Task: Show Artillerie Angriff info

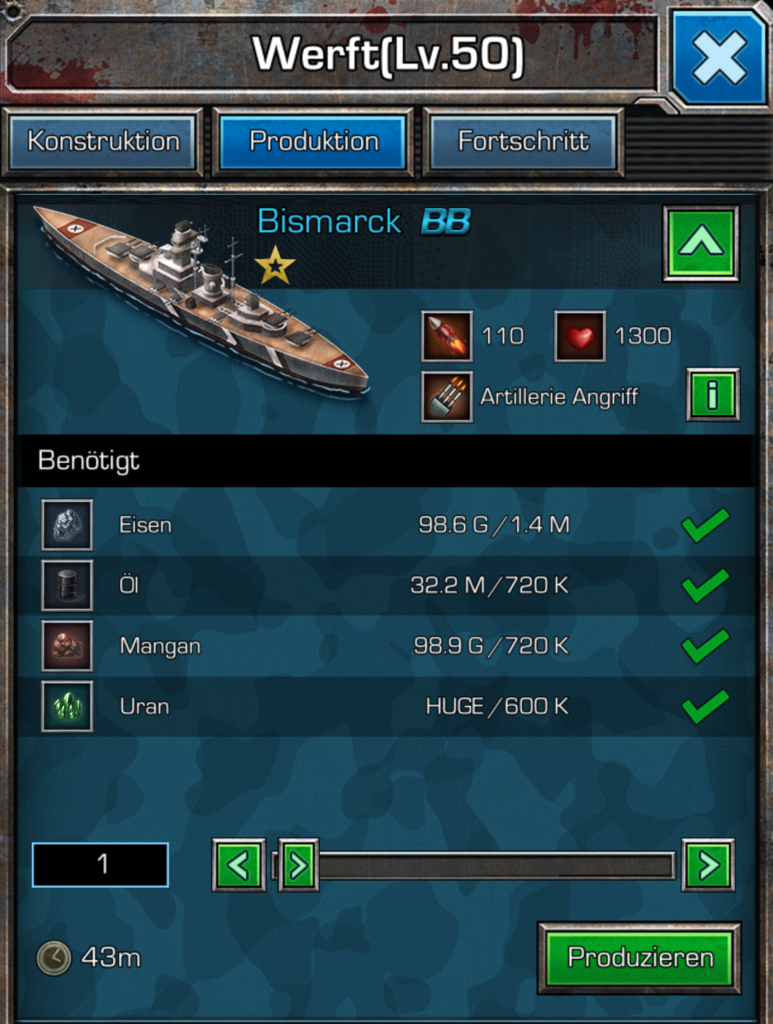Action: tap(712, 395)
